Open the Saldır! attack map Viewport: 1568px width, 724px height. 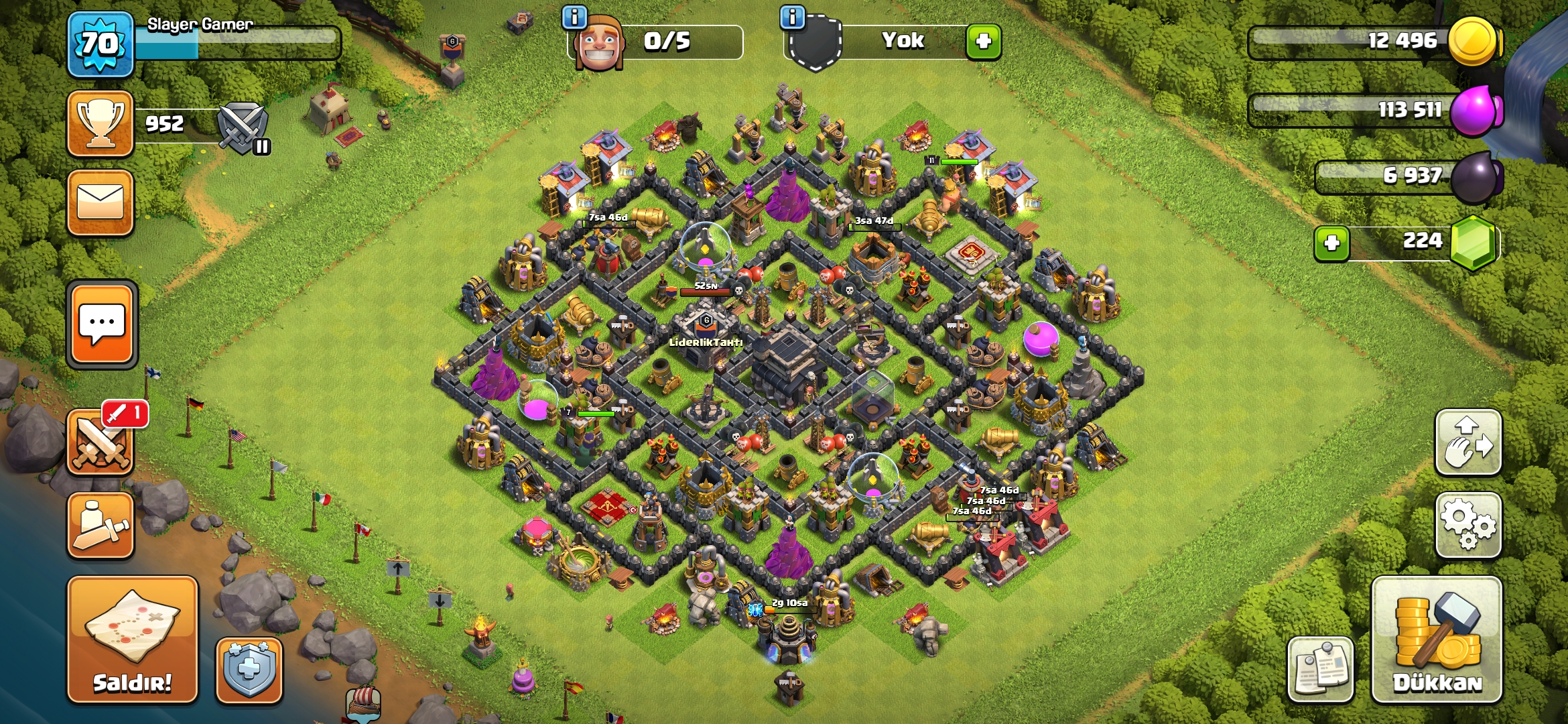(132, 639)
